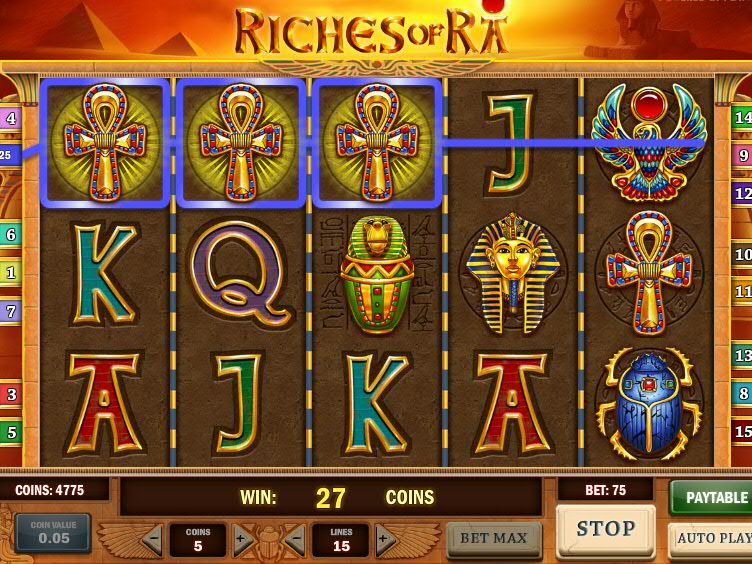Choose payline marker 13
The width and height of the screenshot is (752, 564).
tap(742, 355)
